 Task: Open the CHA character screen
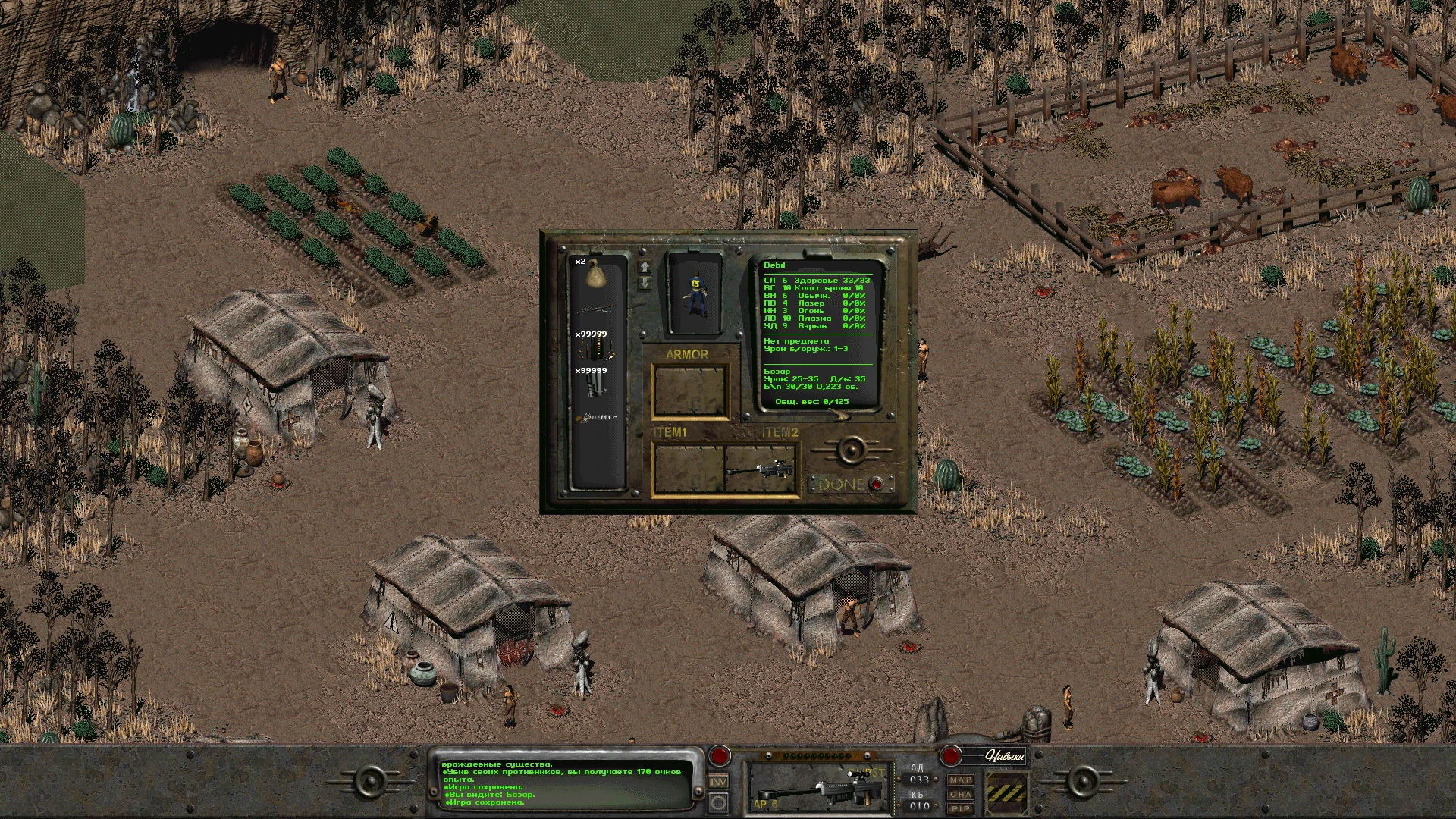coord(961,795)
